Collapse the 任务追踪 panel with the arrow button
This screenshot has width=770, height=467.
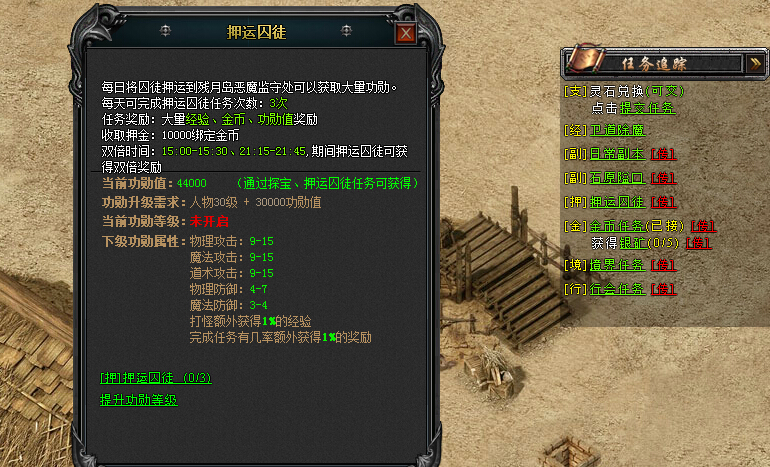click(x=756, y=62)
